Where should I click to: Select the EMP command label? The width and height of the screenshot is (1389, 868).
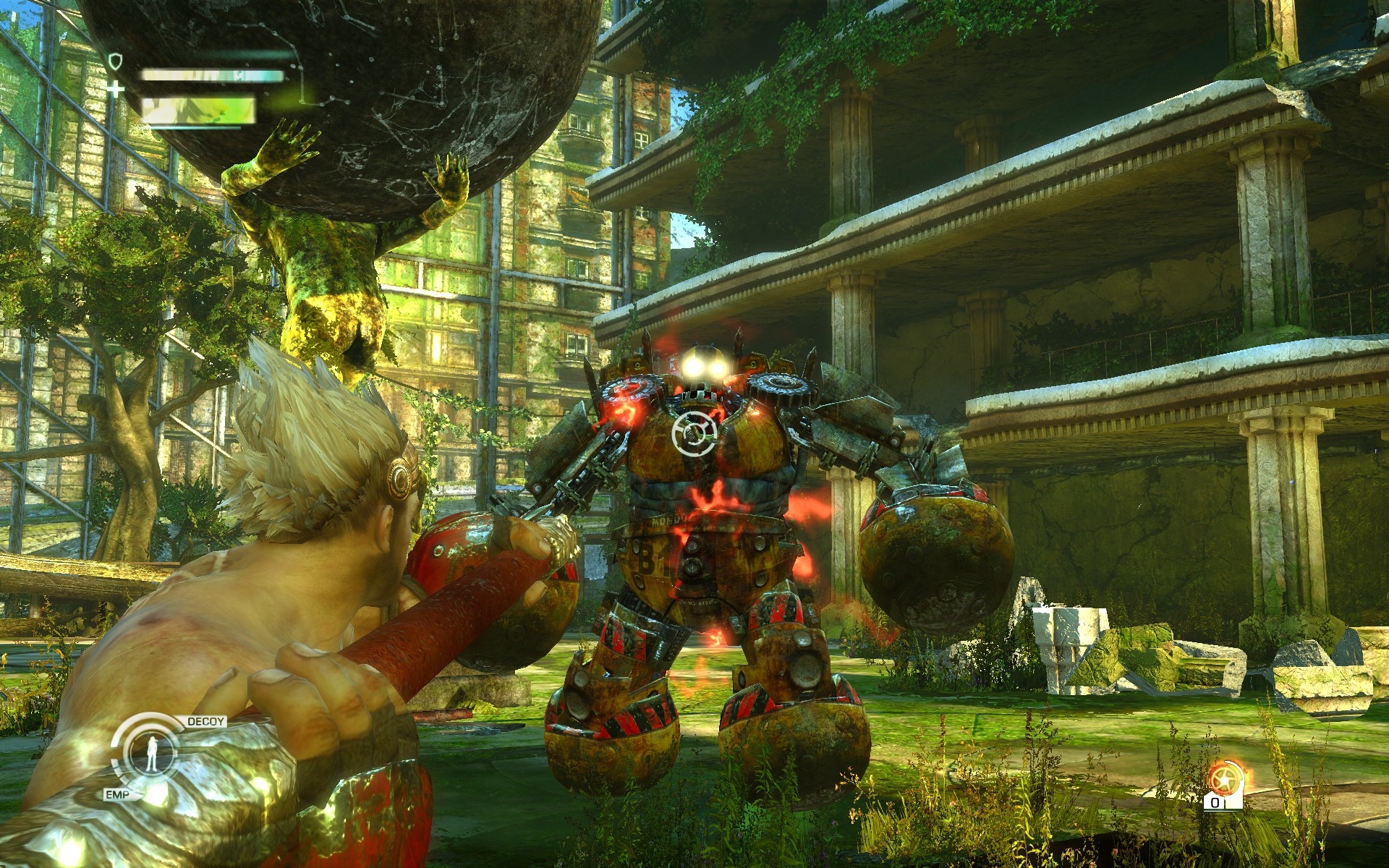[116, 796]
